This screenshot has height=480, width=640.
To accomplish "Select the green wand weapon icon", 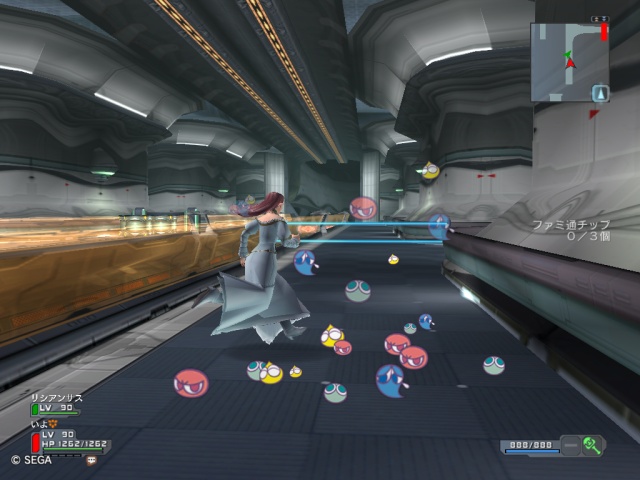I will pyautogui.click(x=592, y=446).
